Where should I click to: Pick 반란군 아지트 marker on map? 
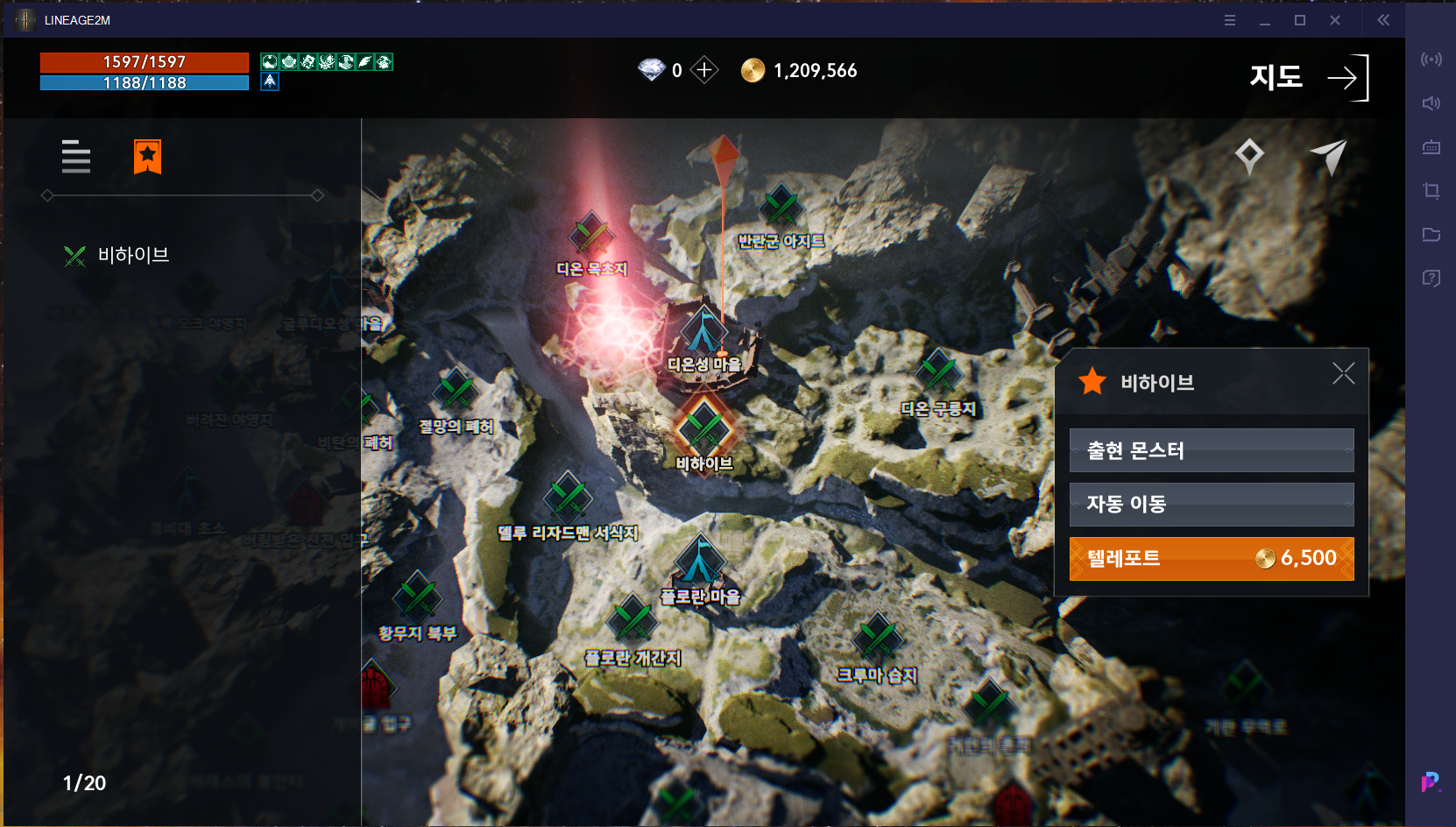(780, 209)
